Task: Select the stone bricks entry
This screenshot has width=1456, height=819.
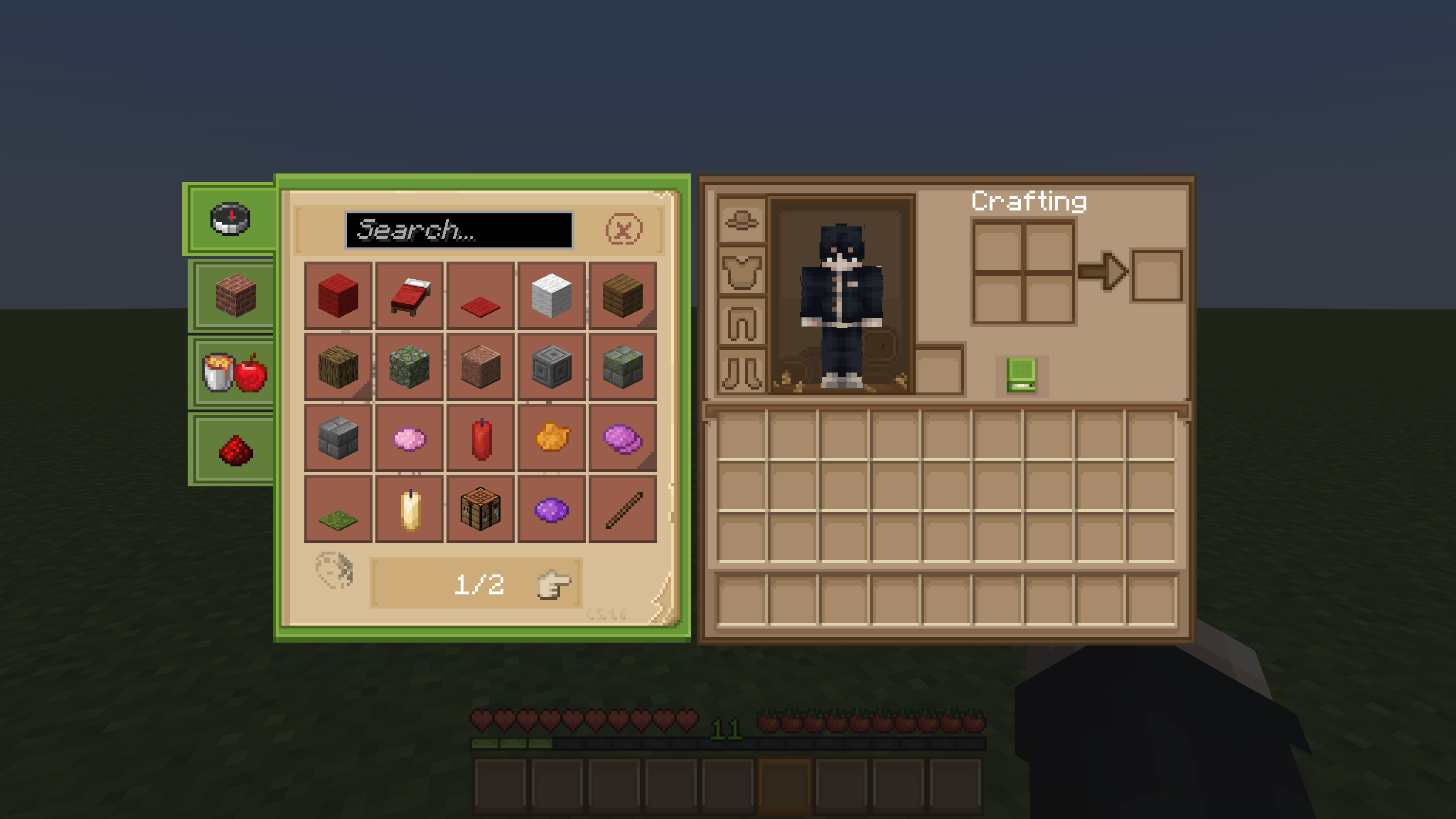Action: click(x=338, y=438)
